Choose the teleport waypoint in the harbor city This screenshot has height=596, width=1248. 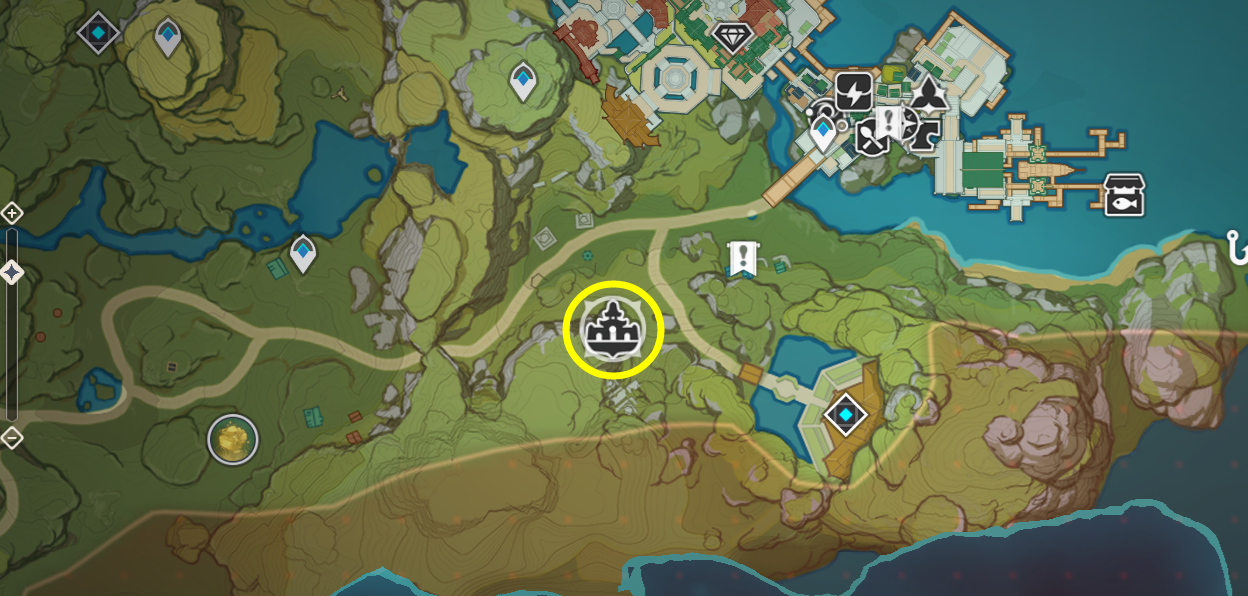[x=823, y=133]
